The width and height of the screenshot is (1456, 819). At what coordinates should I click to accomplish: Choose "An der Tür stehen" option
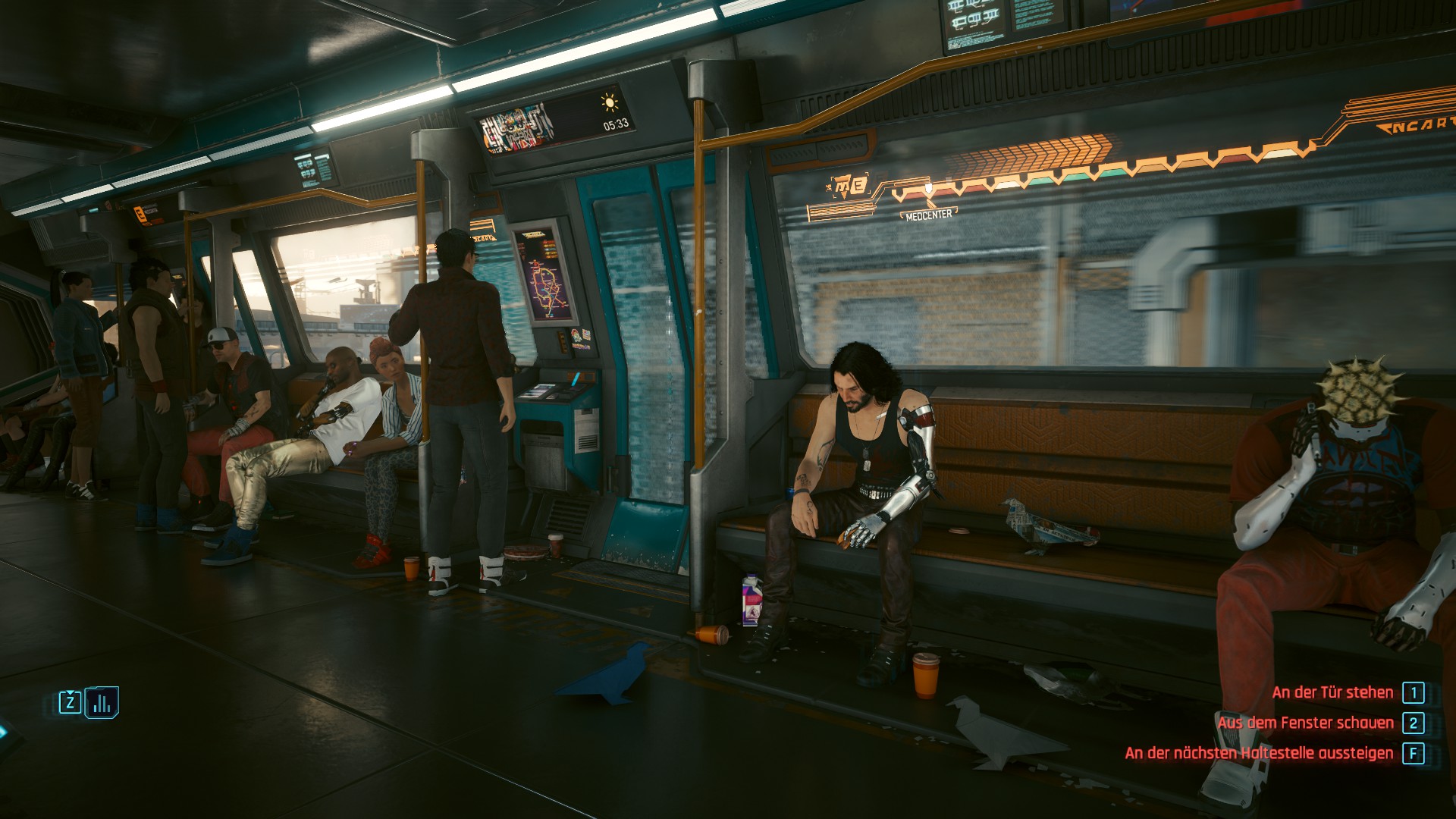(1332, 692)
